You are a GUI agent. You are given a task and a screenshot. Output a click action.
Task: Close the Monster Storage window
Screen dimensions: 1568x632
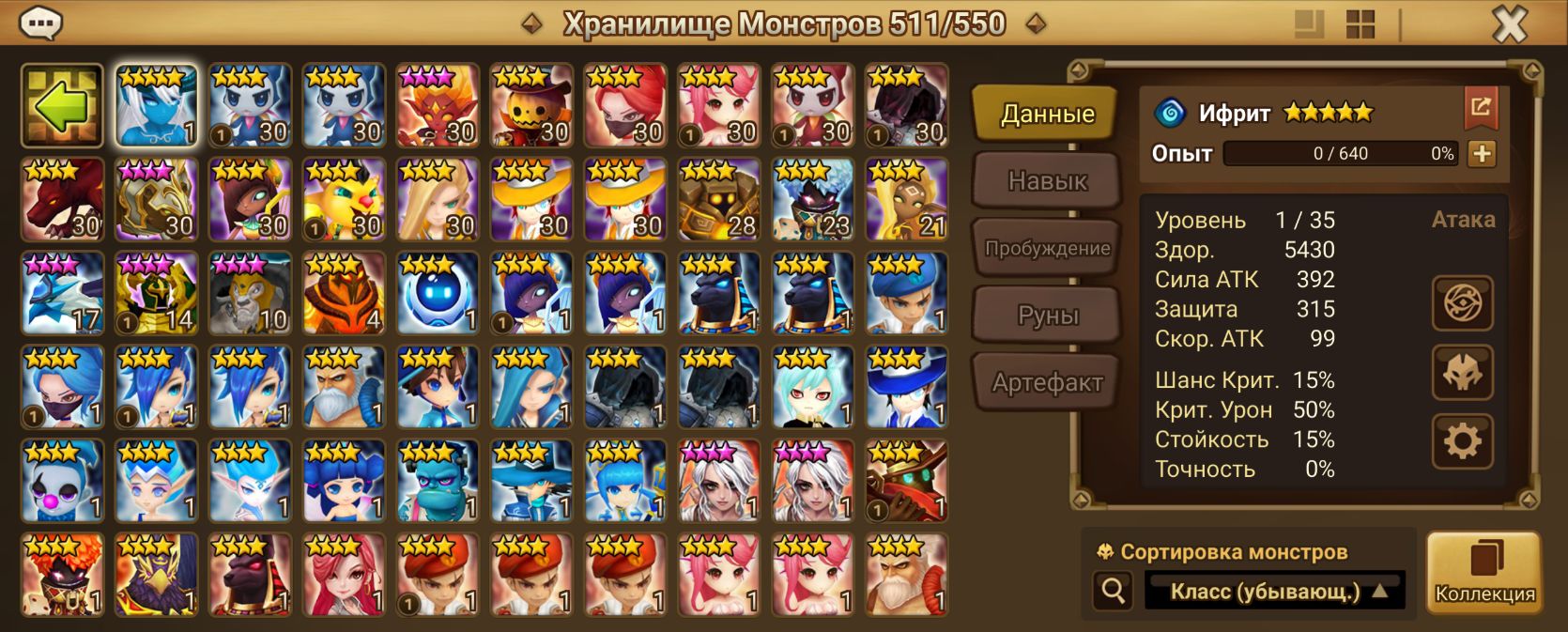(x=1510, y=24)
